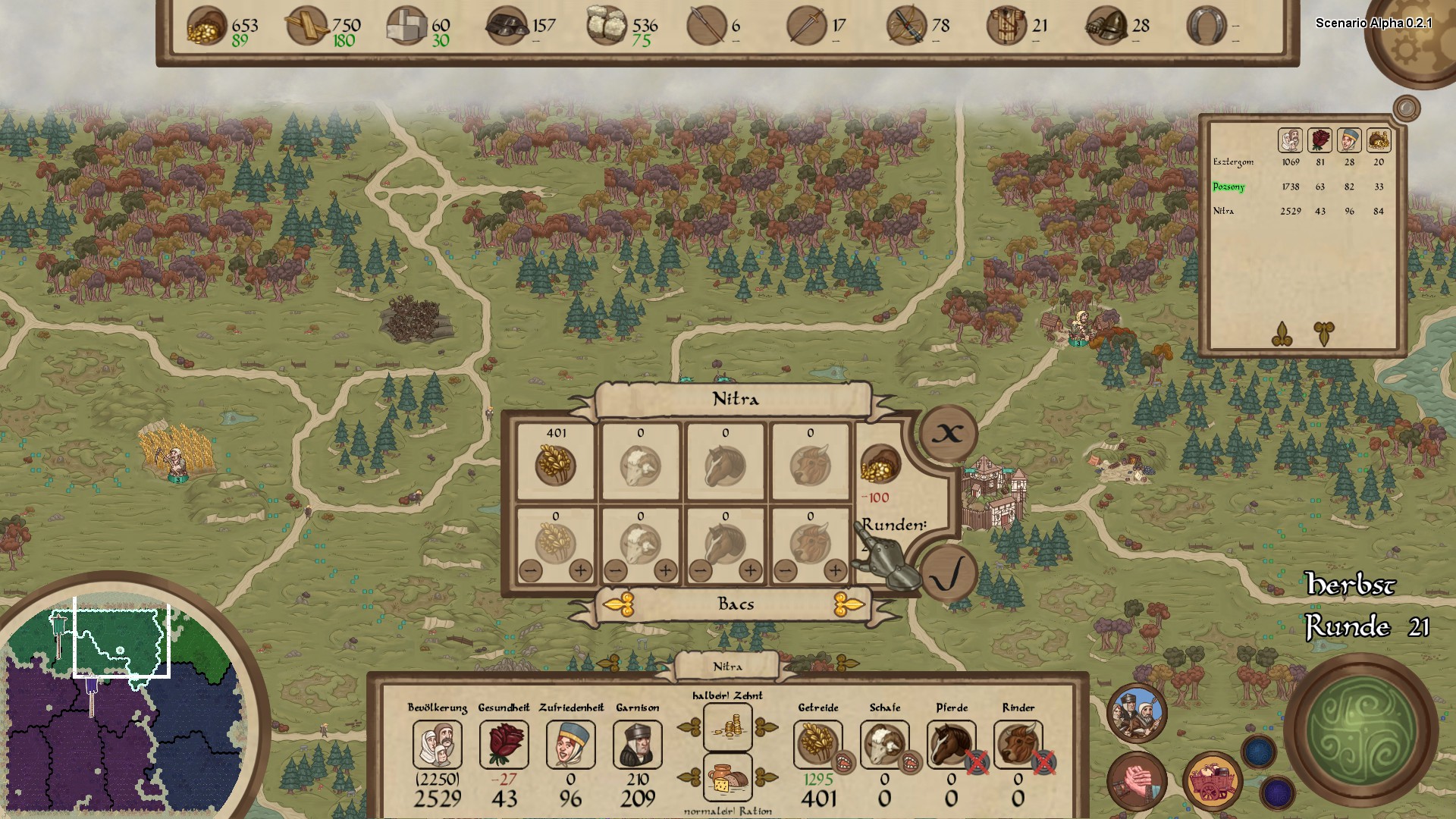The height and width of the screenshot is (819, 1456).
Task: Select Esztergom in the province list
Action: click(x=1233, y=162)
